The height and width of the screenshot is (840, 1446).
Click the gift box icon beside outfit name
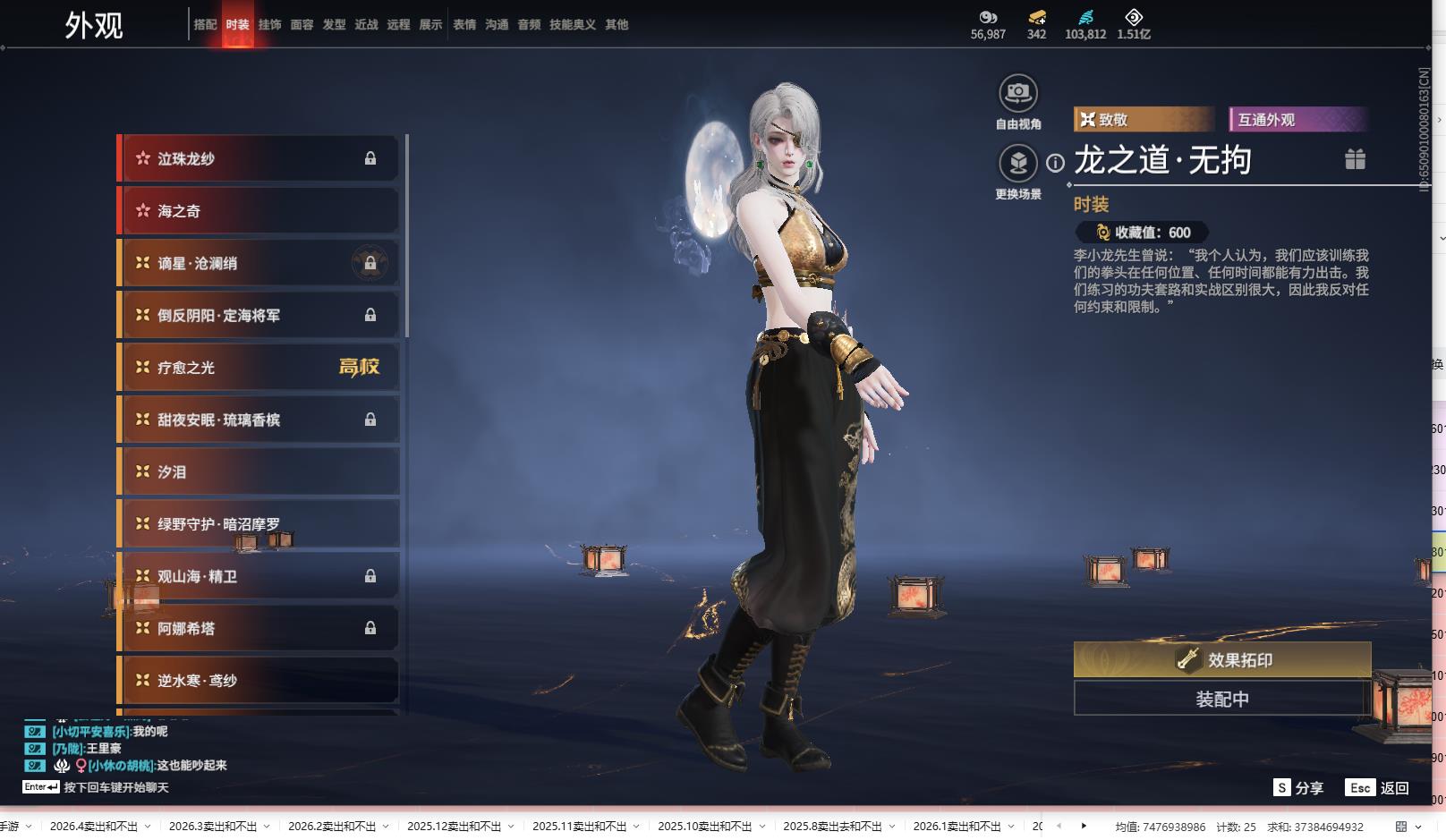[1355, 159]
